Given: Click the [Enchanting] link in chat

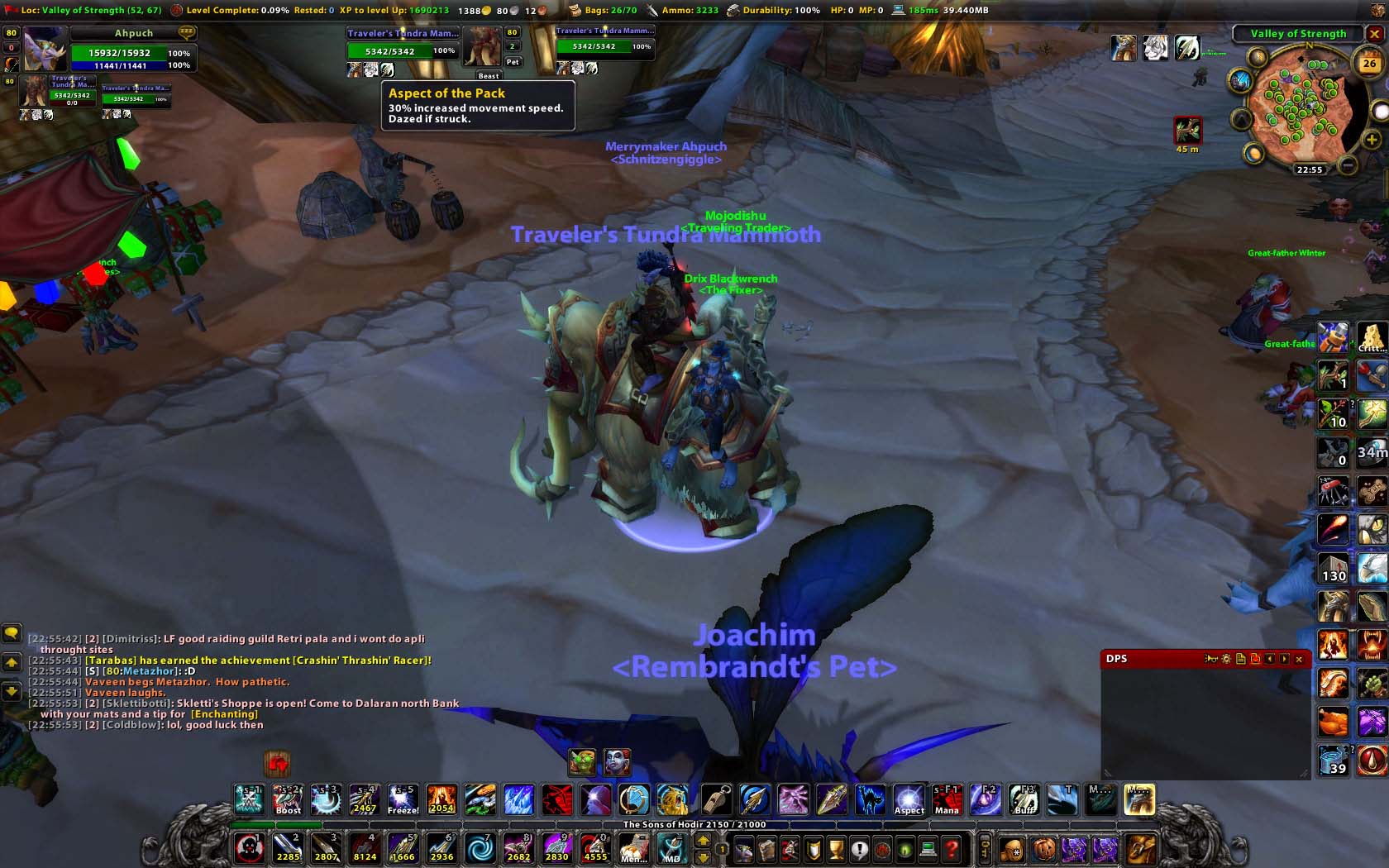Looking at the screenshot, I should pos(223,713).
